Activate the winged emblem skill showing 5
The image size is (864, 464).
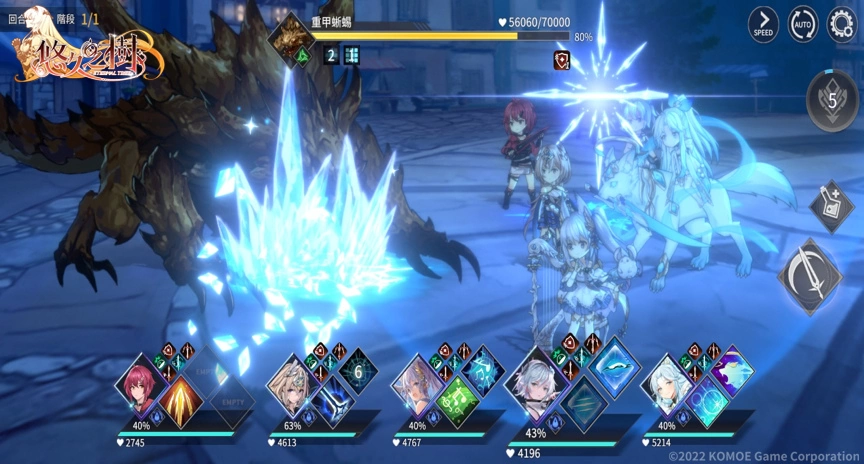[x=832, y=100]
